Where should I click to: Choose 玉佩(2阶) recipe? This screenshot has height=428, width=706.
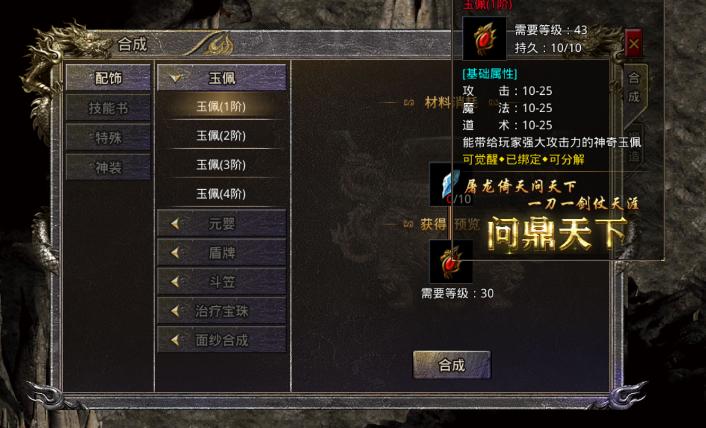[x=221, y=135]
